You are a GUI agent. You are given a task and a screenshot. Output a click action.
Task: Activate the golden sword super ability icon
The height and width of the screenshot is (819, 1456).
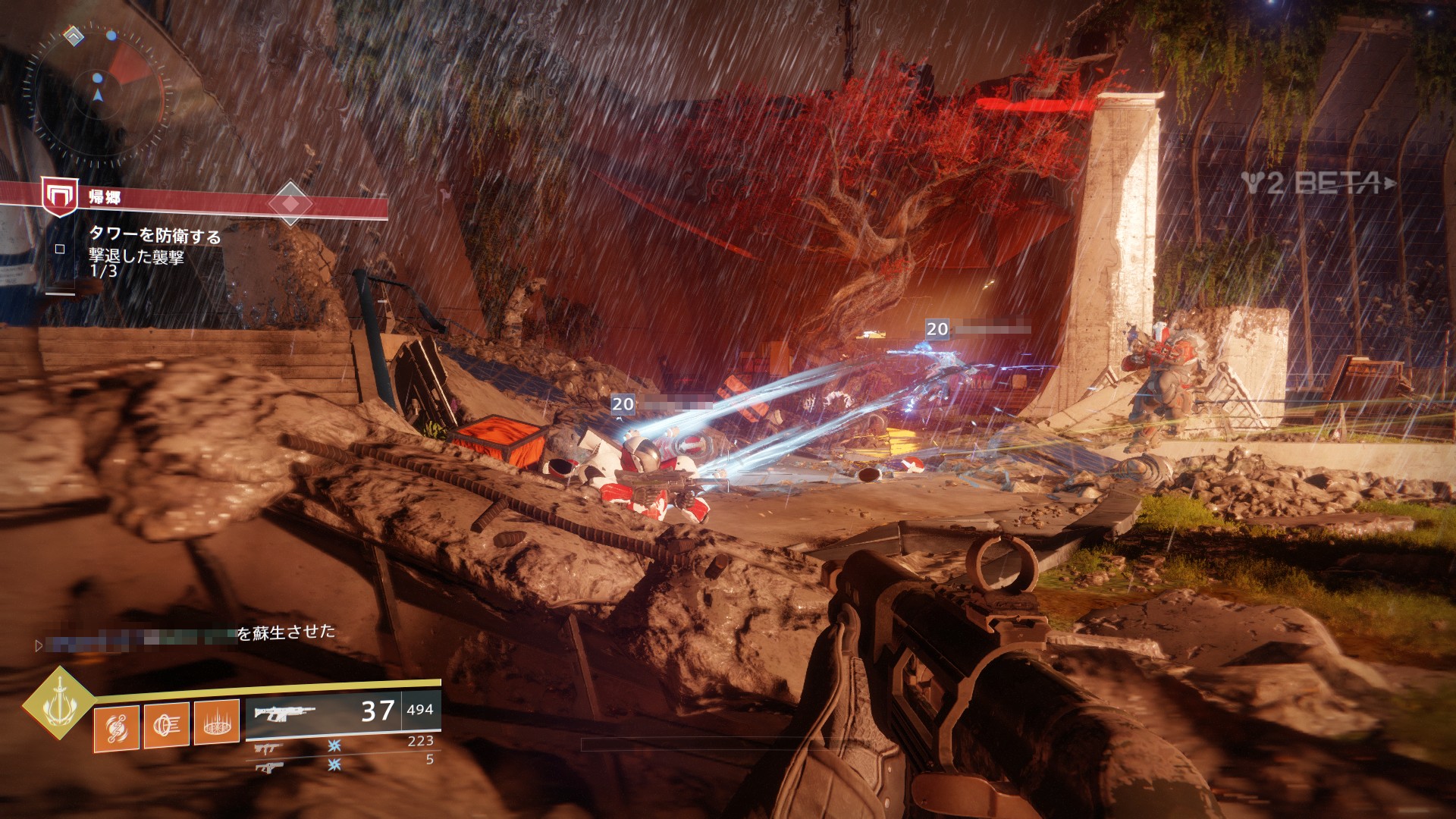[58, 702]
